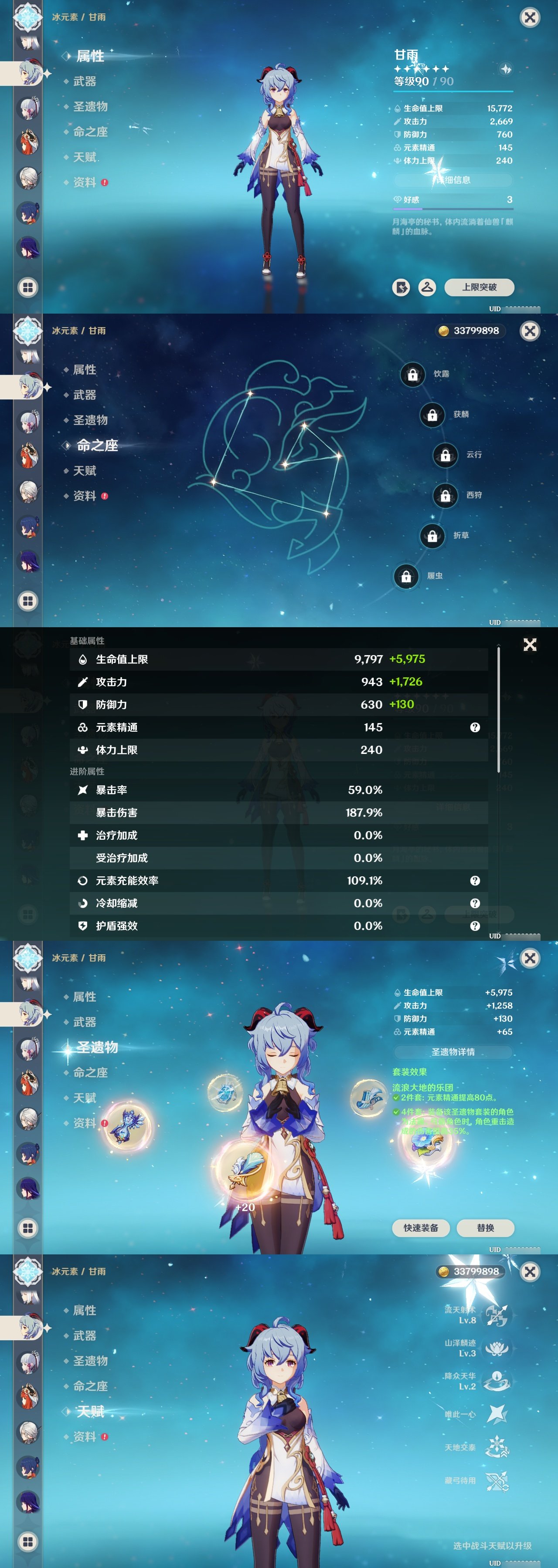558x1568 pixels.
Task: Open the 资料 tab with red notice
Action: [x=86, y=180]
